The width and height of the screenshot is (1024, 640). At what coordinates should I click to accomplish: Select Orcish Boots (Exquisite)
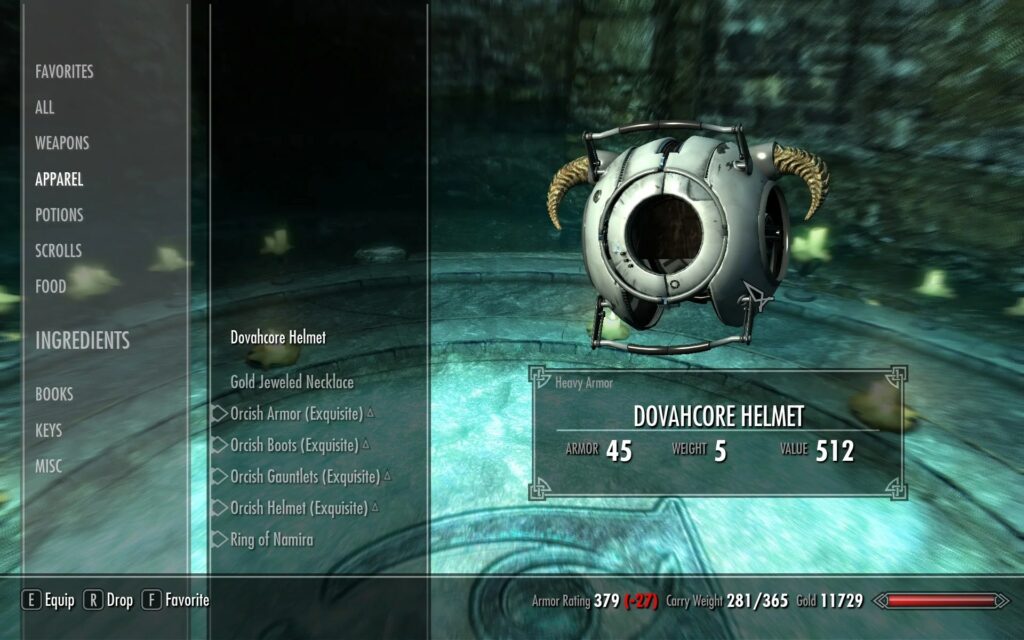(294, 445)
